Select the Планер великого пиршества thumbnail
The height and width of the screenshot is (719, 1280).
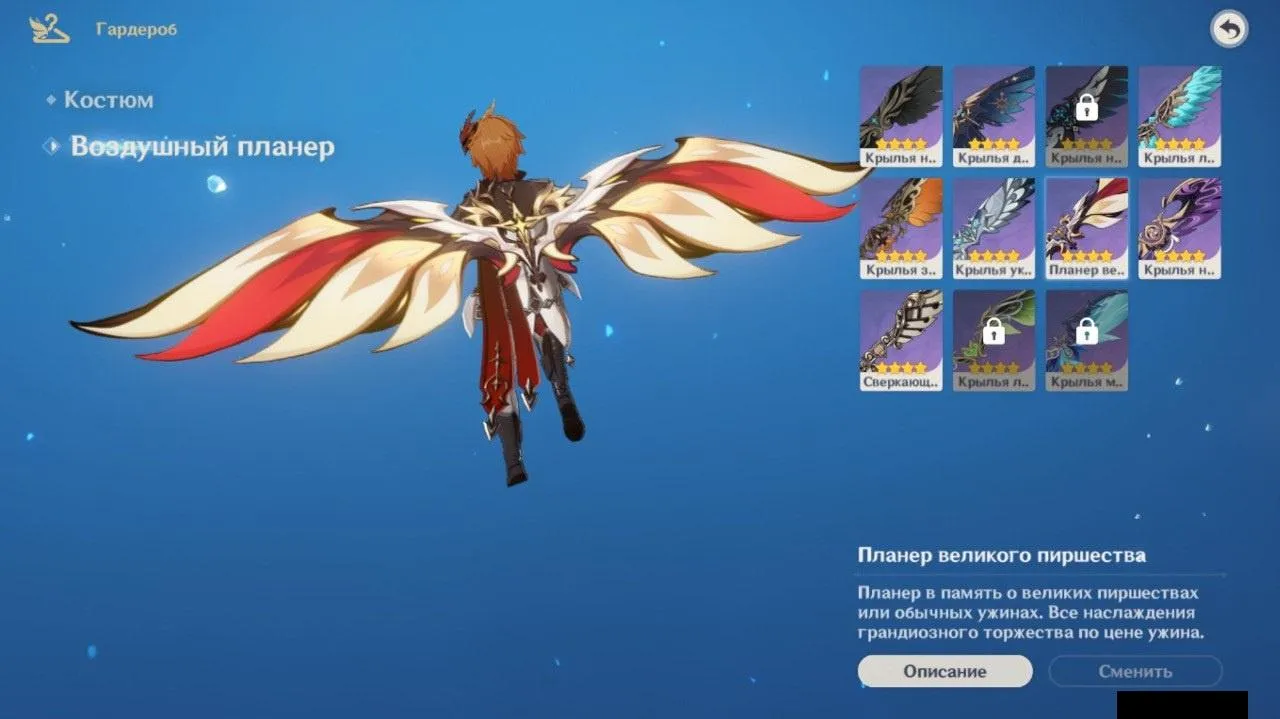(1087, 228)
